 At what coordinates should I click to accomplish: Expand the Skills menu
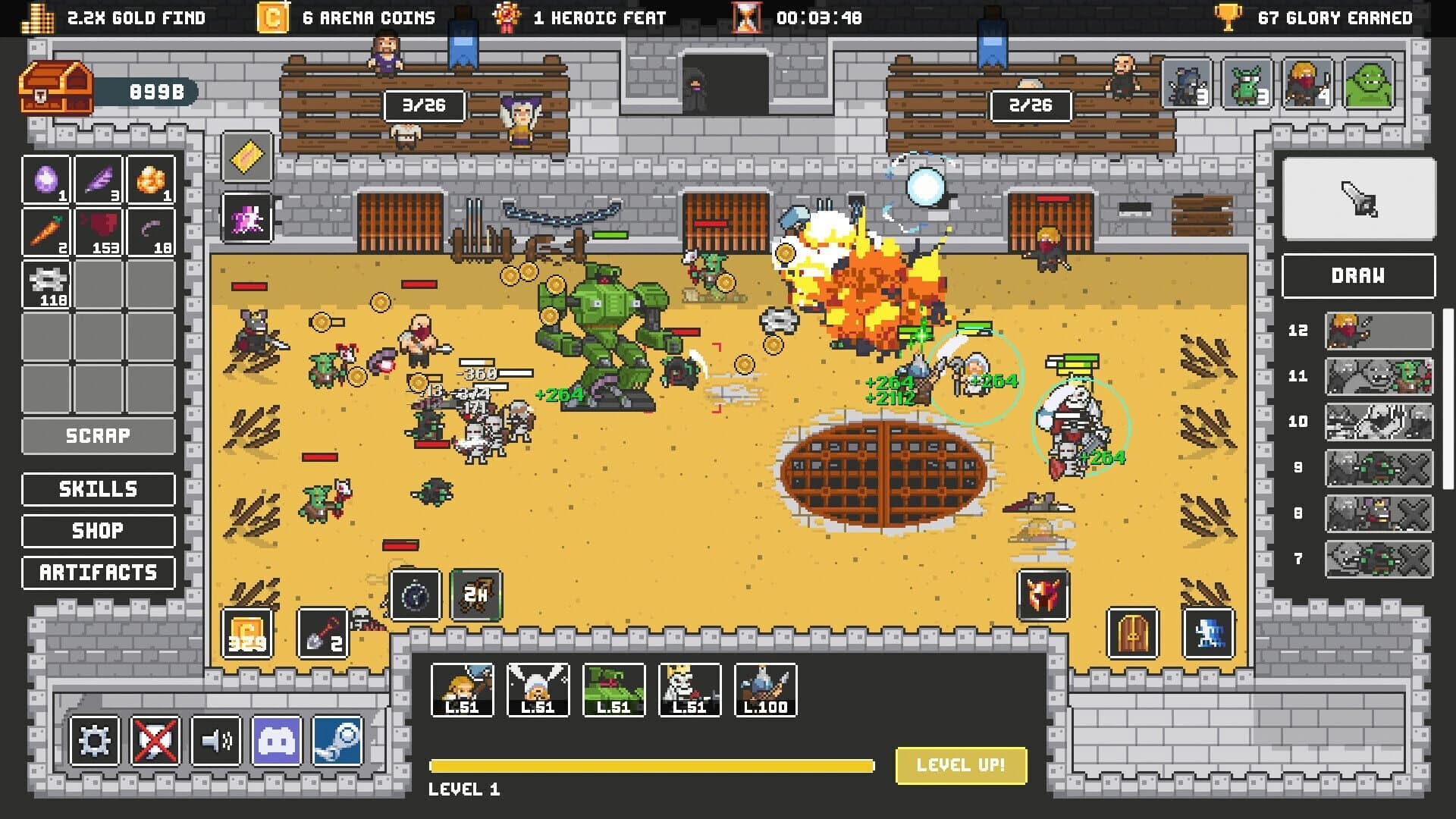click(98, 489)
